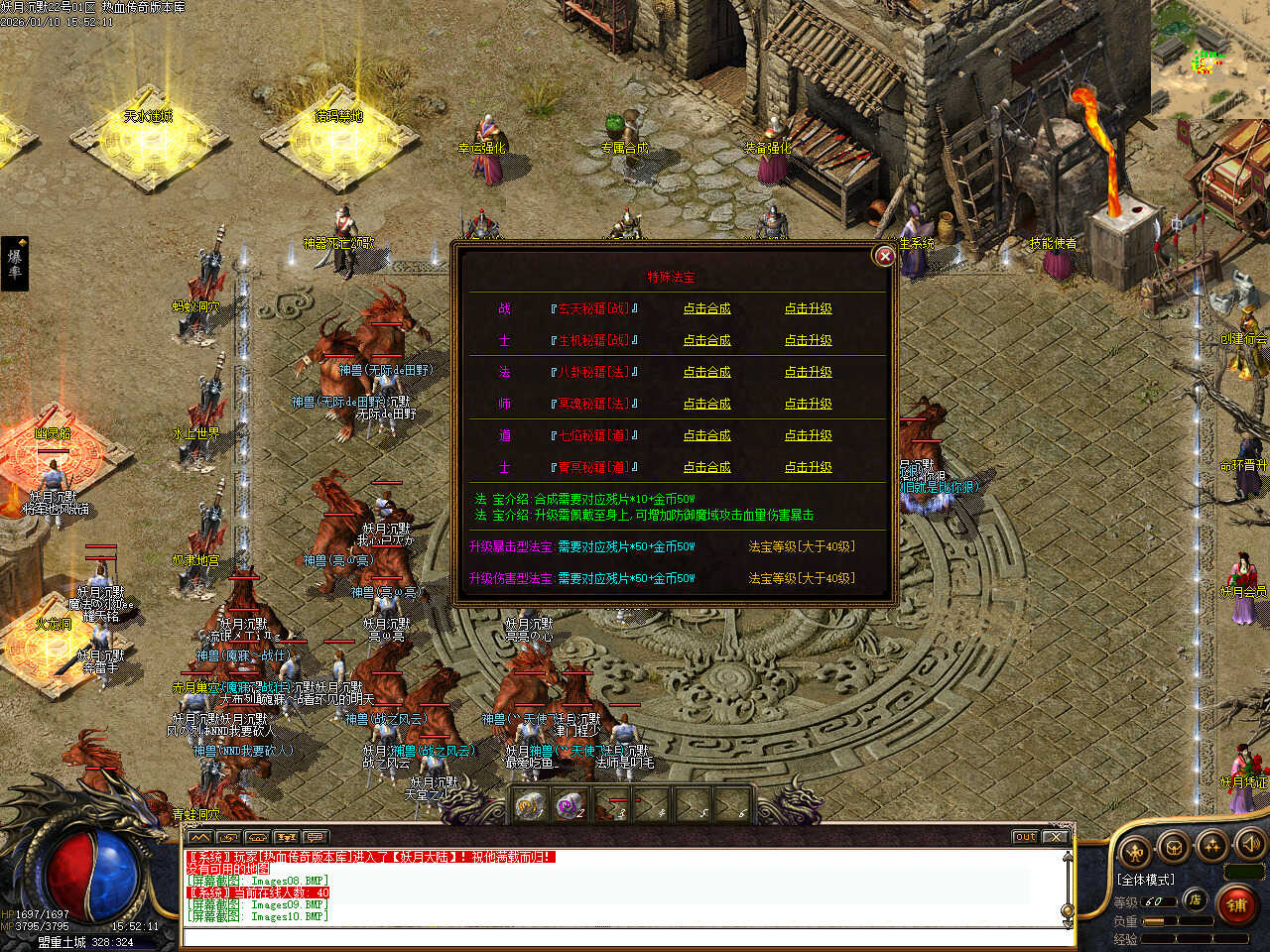Close the 特殊法宝 dialog window
This screenshot has height=952, width=1270.
pos(884,256)
